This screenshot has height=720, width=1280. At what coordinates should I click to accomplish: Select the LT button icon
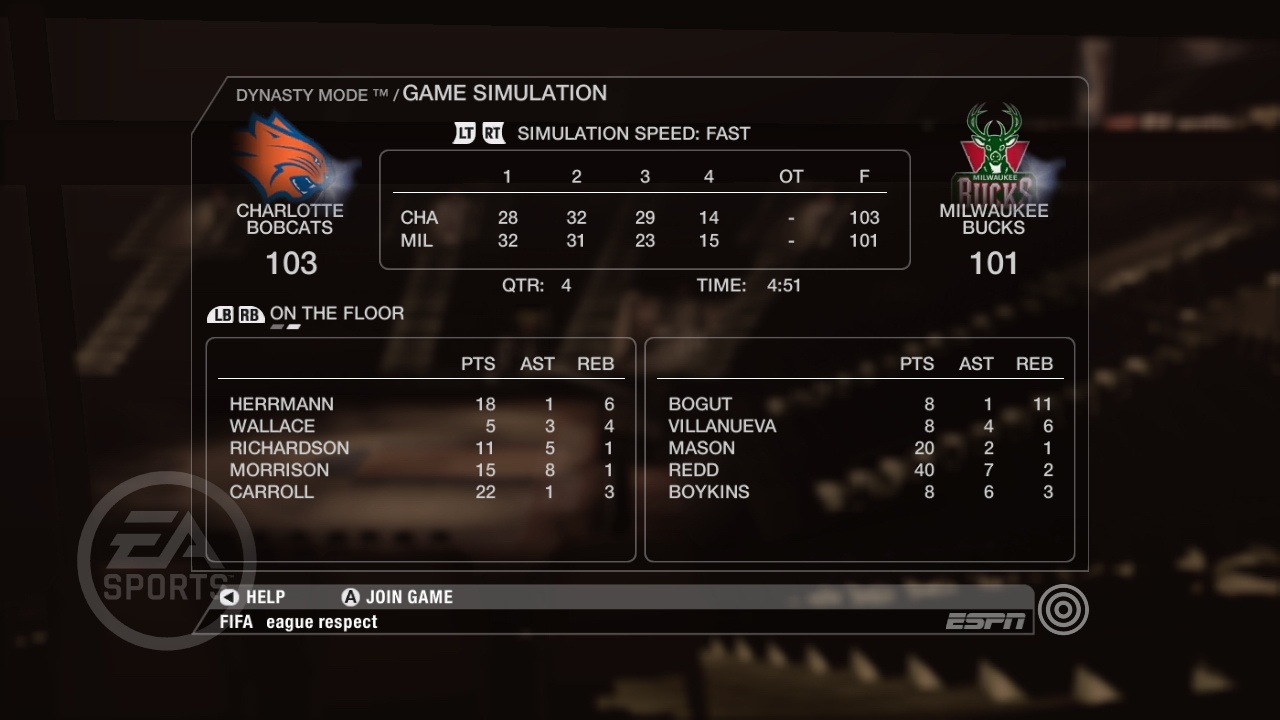tap(464, 133)
